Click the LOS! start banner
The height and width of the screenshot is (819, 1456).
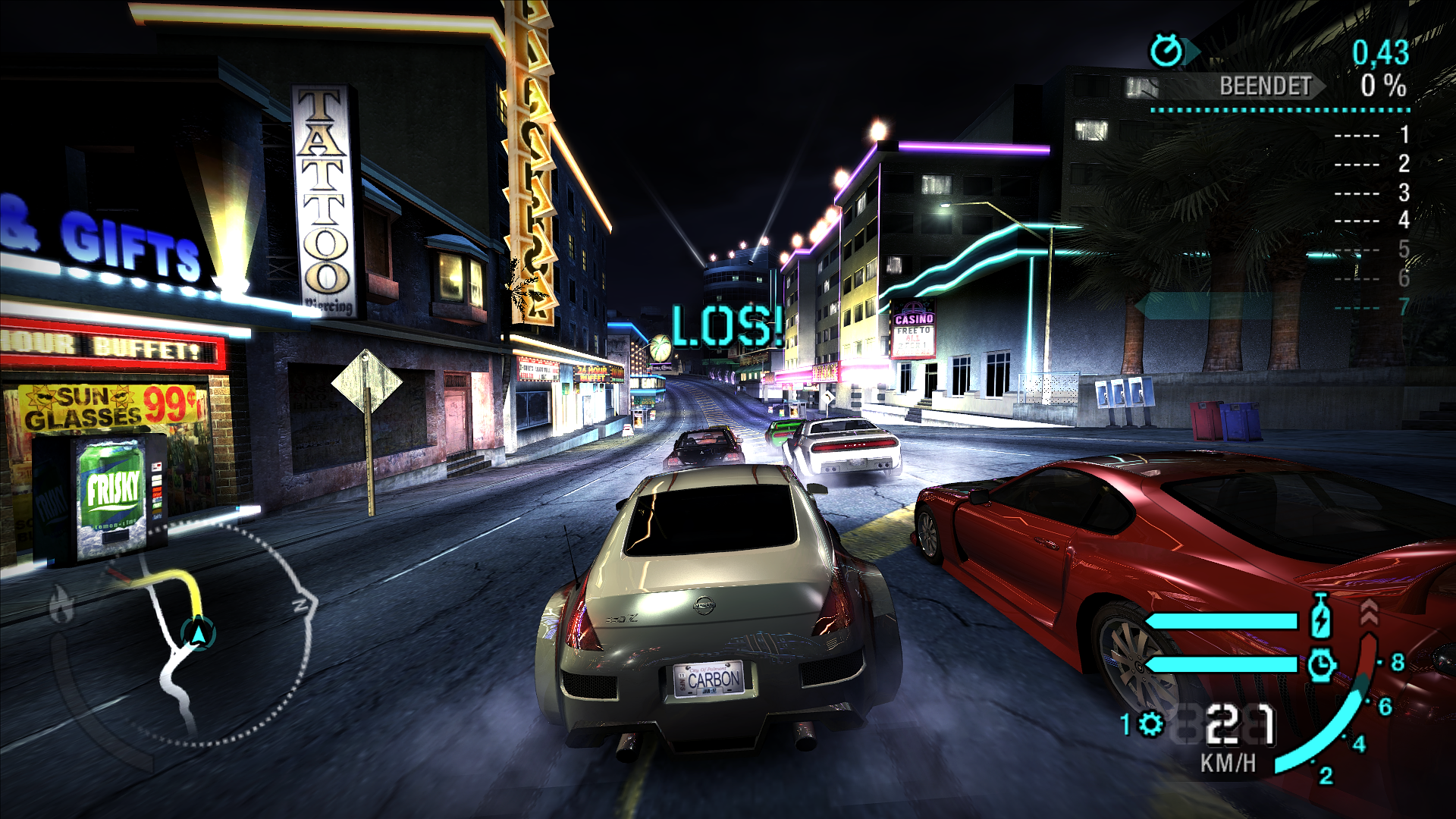pos(726,328)
